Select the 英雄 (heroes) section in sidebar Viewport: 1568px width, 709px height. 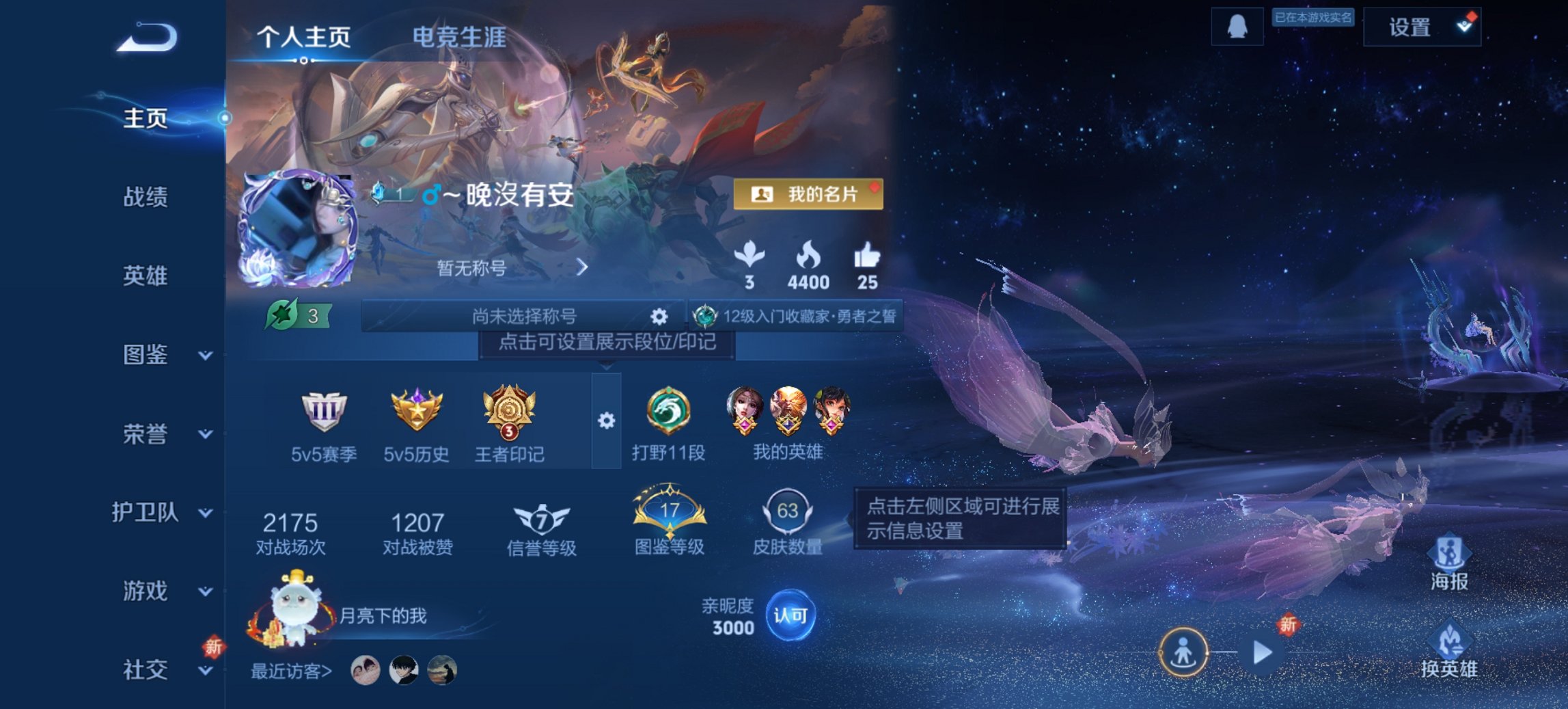147,275
